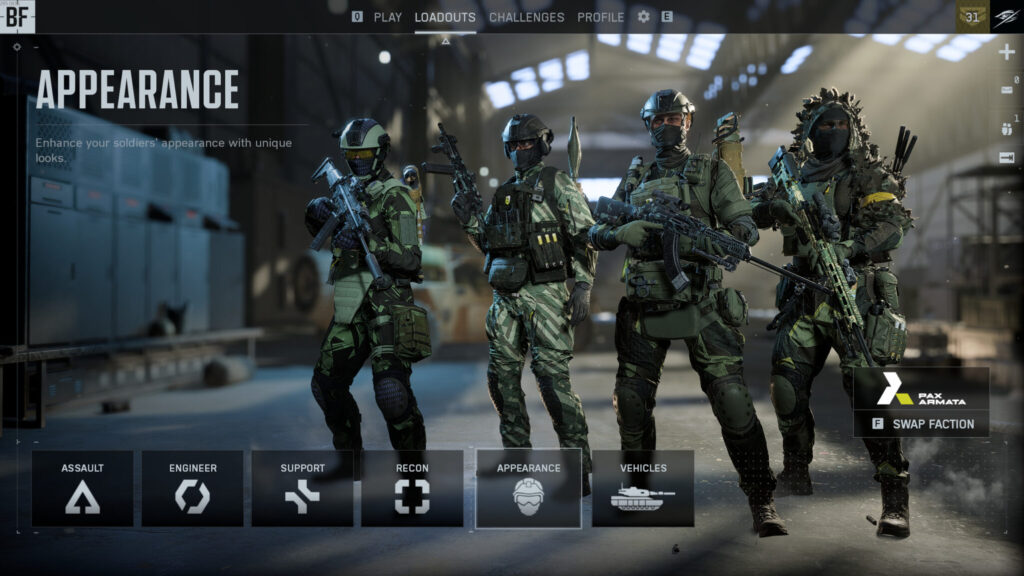Open the player emblem in the top corner
Viewport: 1024px width, 576px height.
tap(1007, 16)
